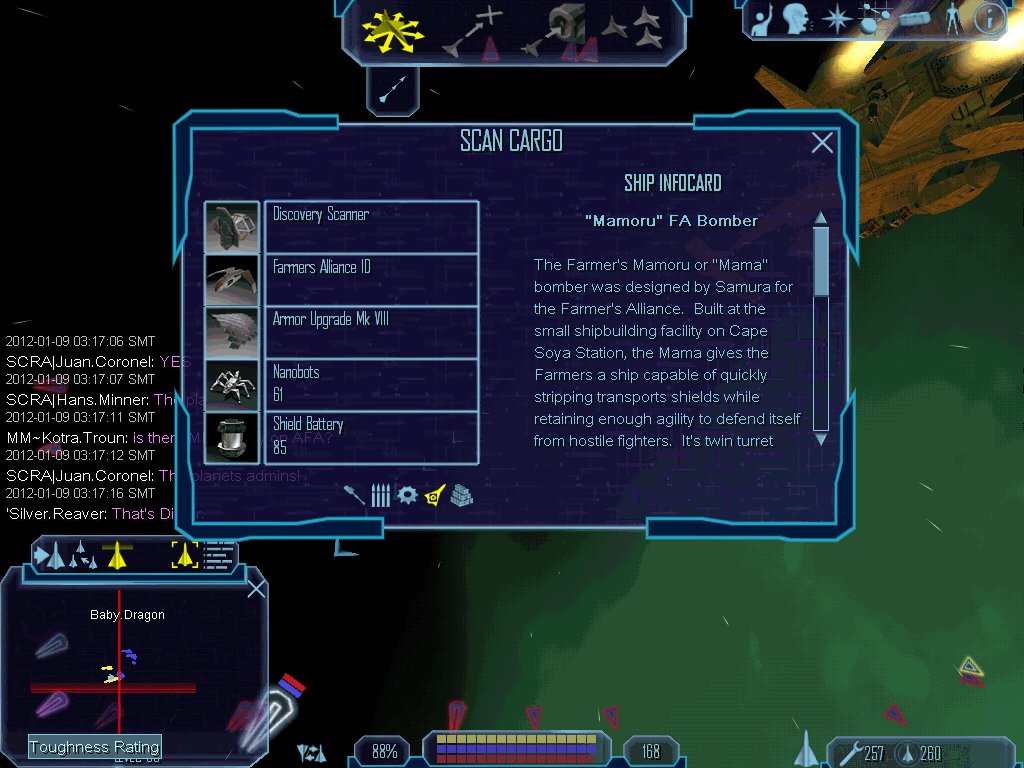Close the Scan Cargo window
The image size is (1024, 768).
(x=822, y=143)
